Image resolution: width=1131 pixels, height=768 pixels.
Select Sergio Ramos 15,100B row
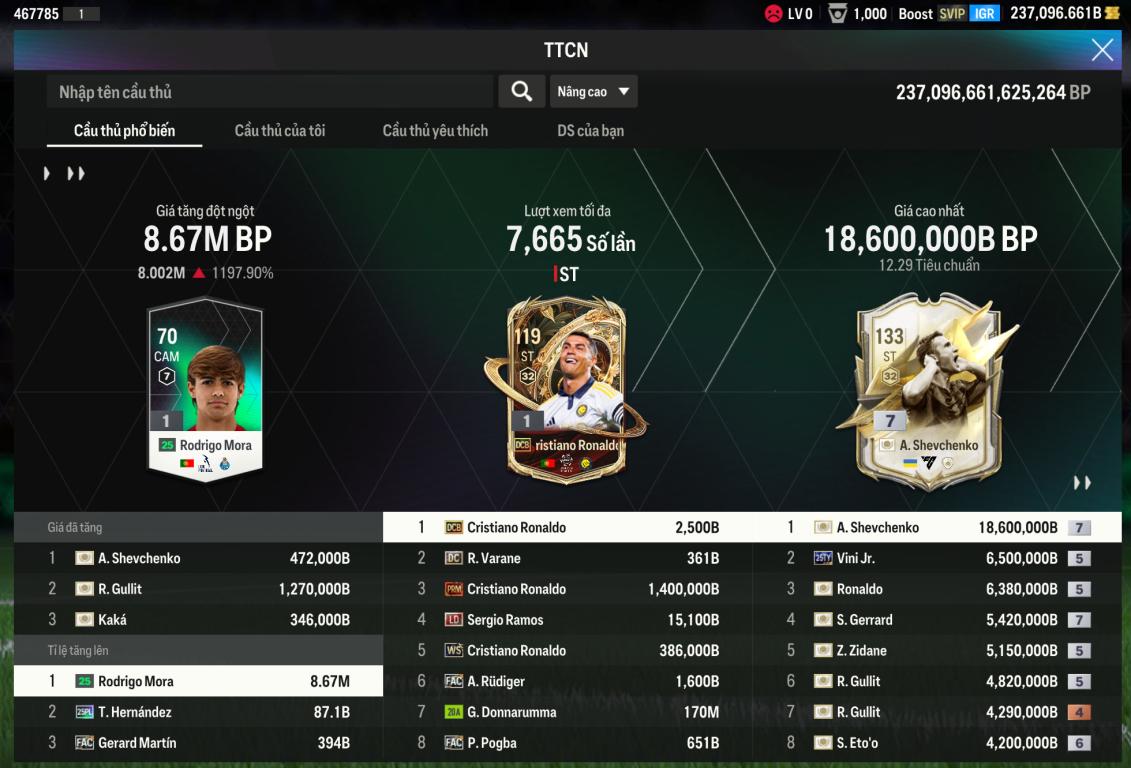tap(567, 620)
